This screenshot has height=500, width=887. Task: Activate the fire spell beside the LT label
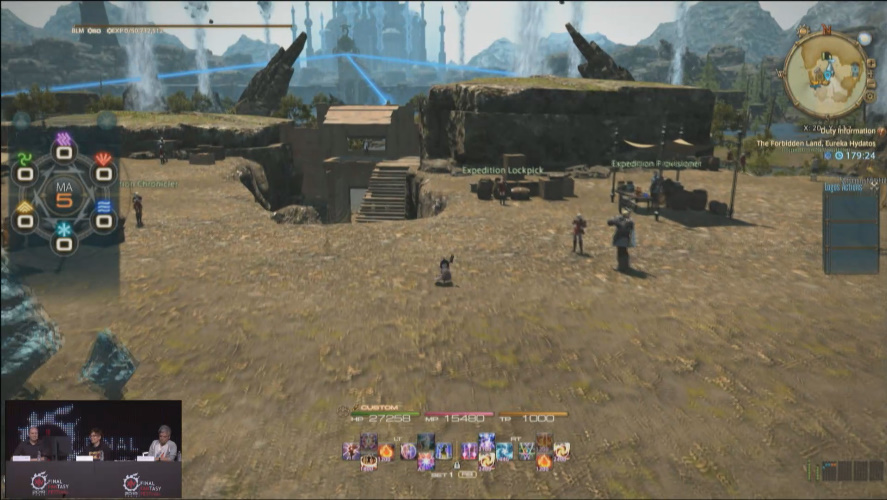(x=387, y=452)
